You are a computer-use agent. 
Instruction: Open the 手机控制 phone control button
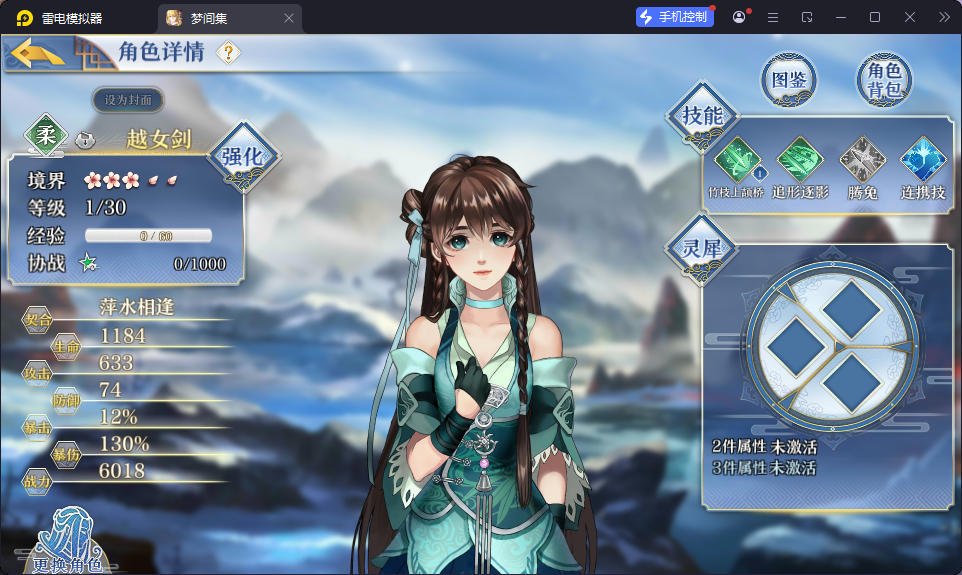tap(675, 17)
